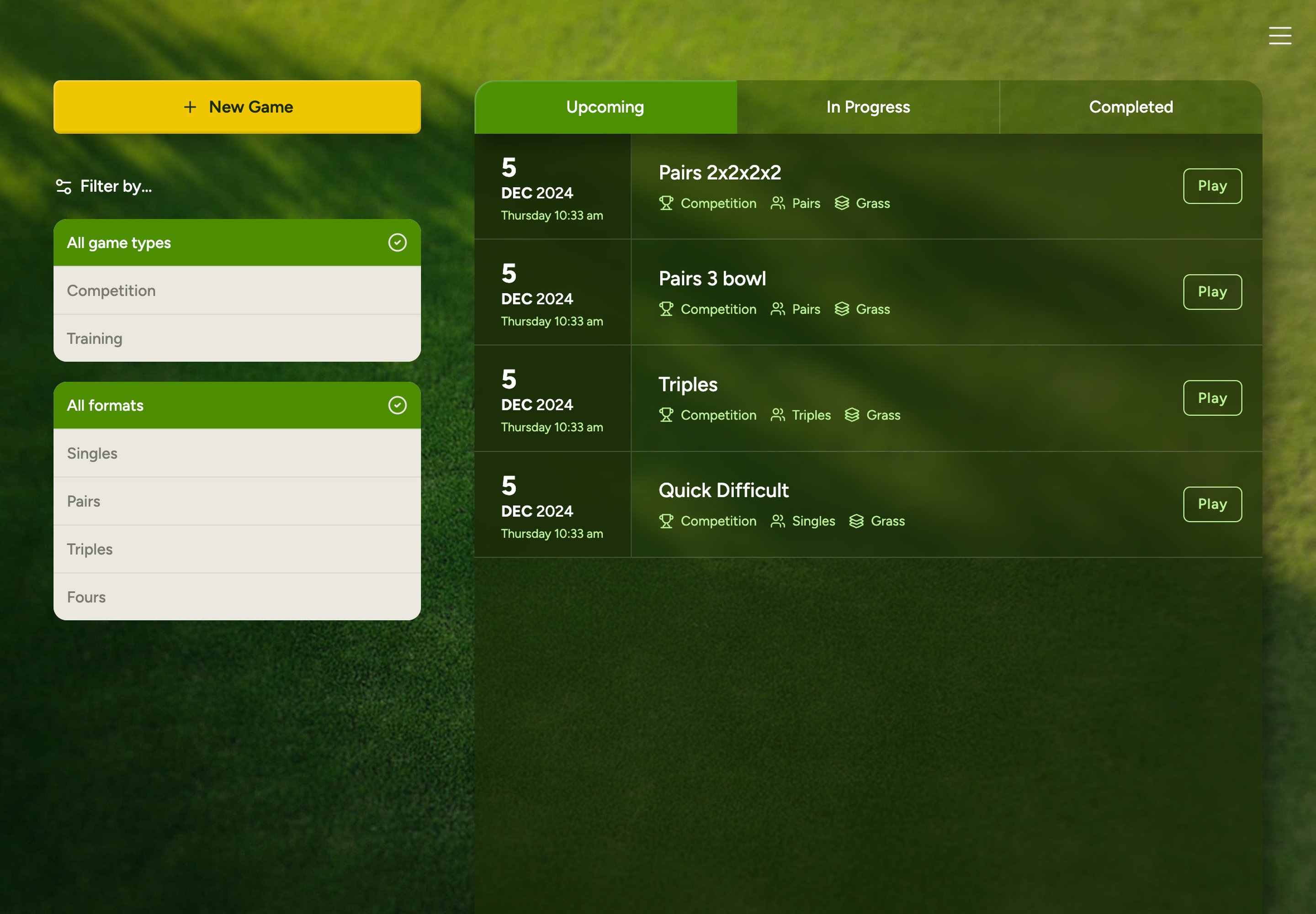Open the hamburger menu top right
This screenshot has height=914, width=1316.
pyautogui.click(x=1279, y=36)
